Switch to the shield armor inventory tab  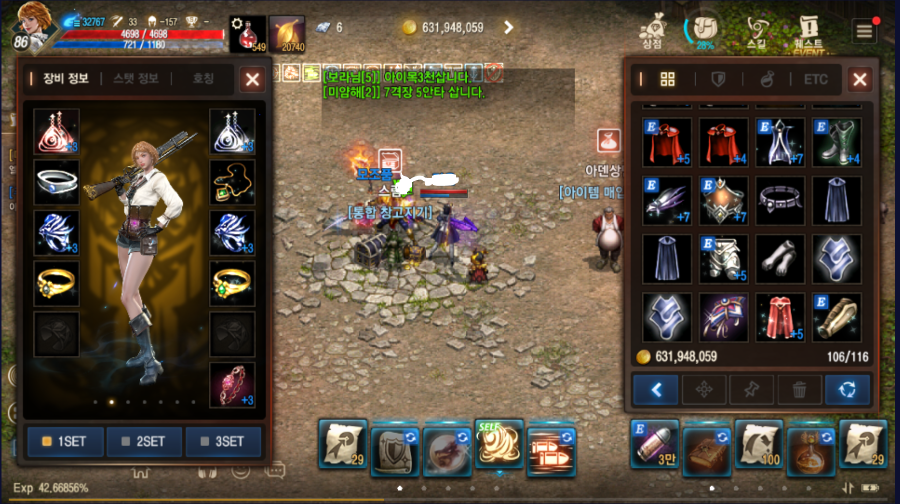(717, 79)
